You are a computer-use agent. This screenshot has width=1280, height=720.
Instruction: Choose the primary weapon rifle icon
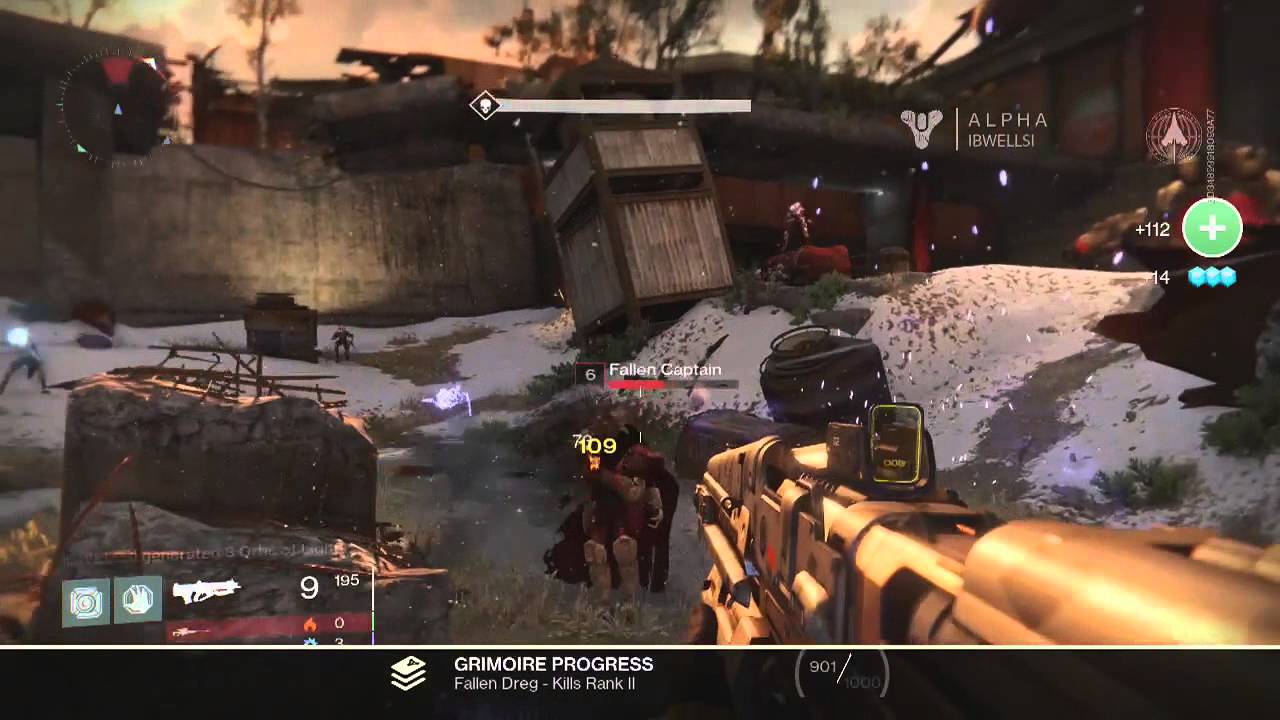click(x=208, y=592)
